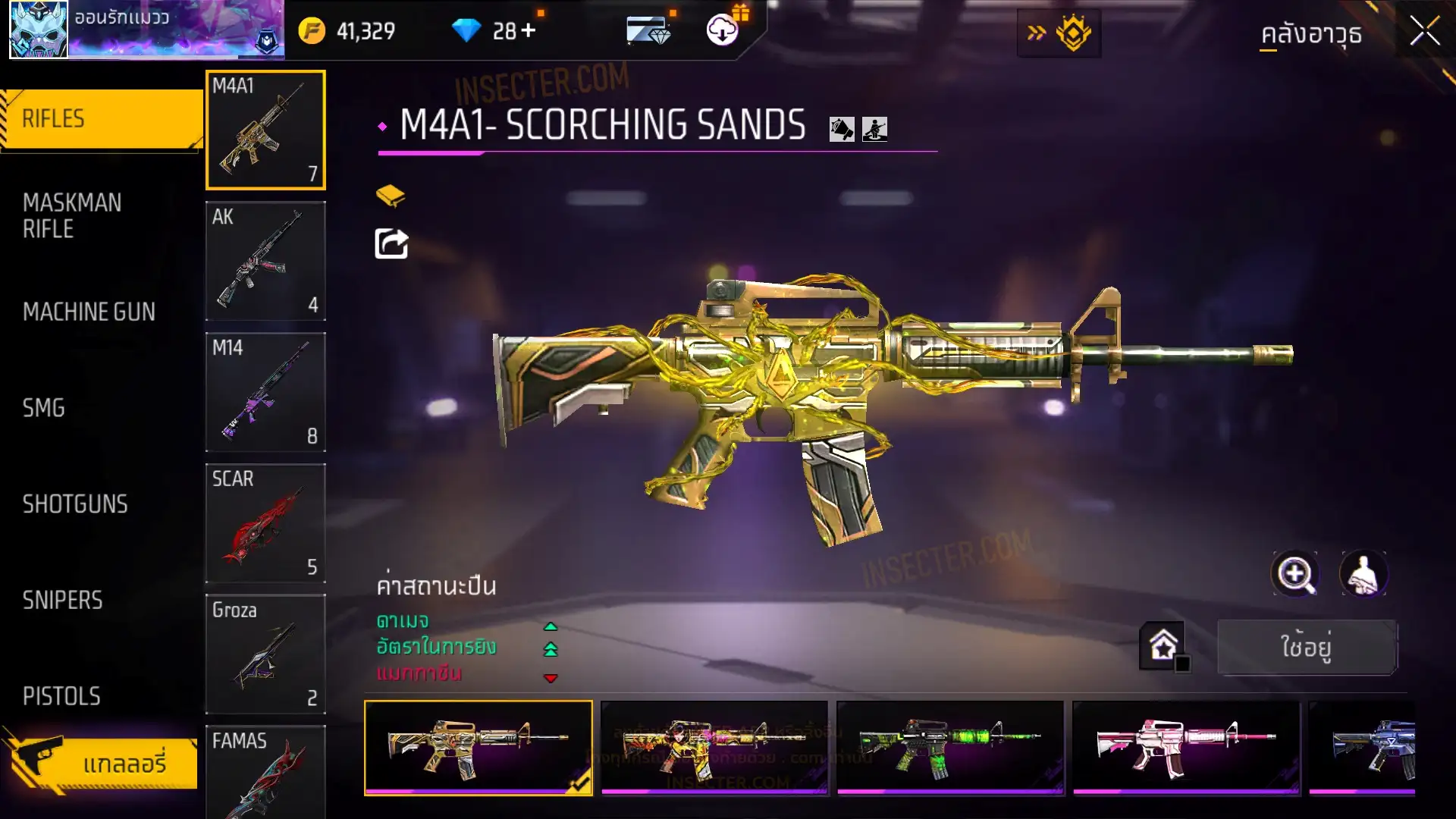Image resolution: width=1456 pixels, height=819 pixels.
Task: Open the character preview icon
Action: click(1363, 574)
